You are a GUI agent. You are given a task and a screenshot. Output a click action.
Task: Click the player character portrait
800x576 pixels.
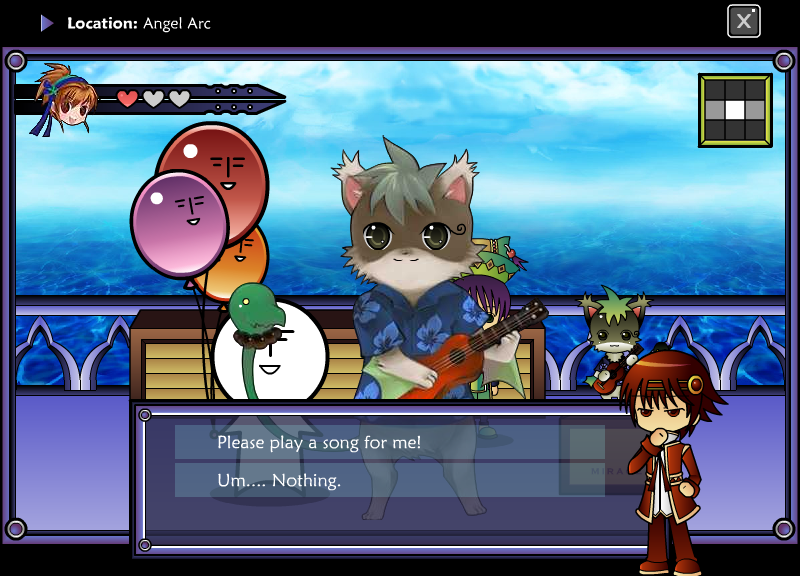[x=63, y=99]
